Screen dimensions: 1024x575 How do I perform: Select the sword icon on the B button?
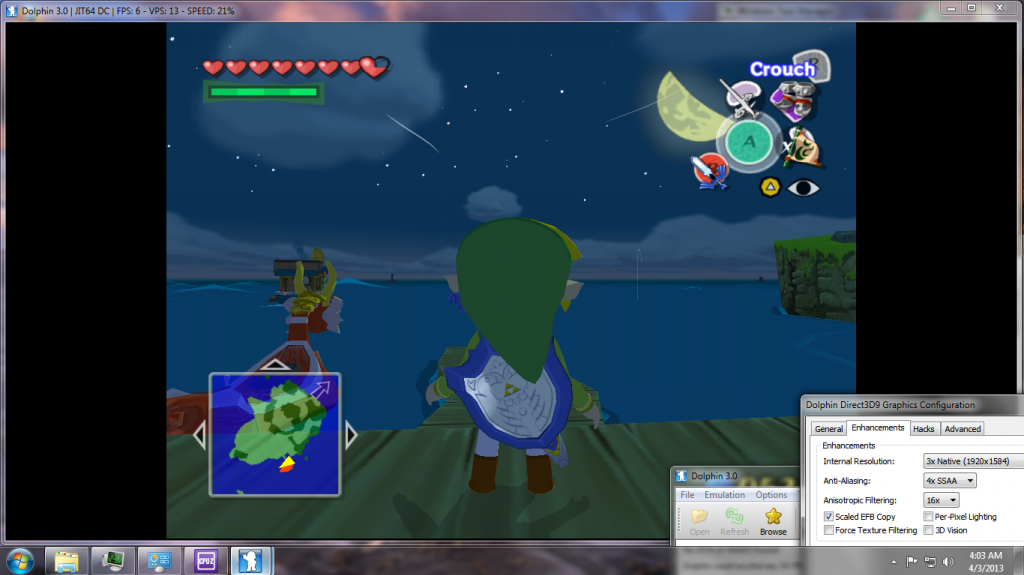[x=710, y=169]
